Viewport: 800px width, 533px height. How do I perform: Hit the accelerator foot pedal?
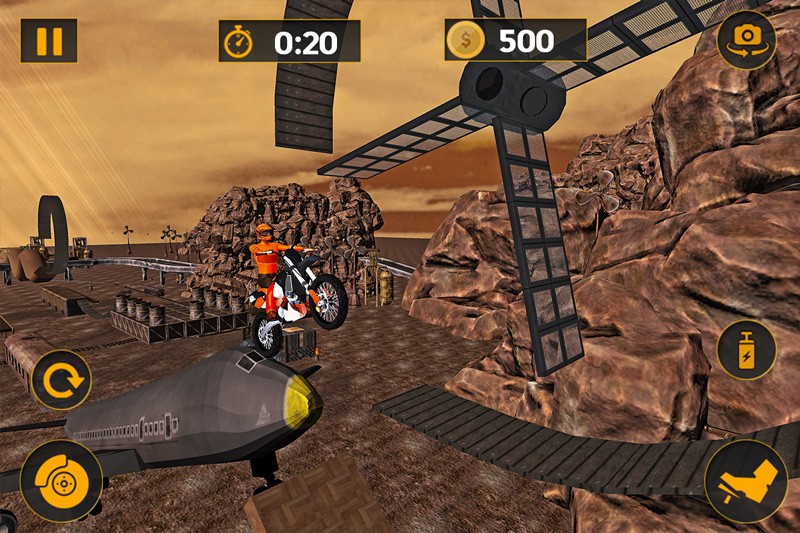pyautogui.click(x=746, y=480)
